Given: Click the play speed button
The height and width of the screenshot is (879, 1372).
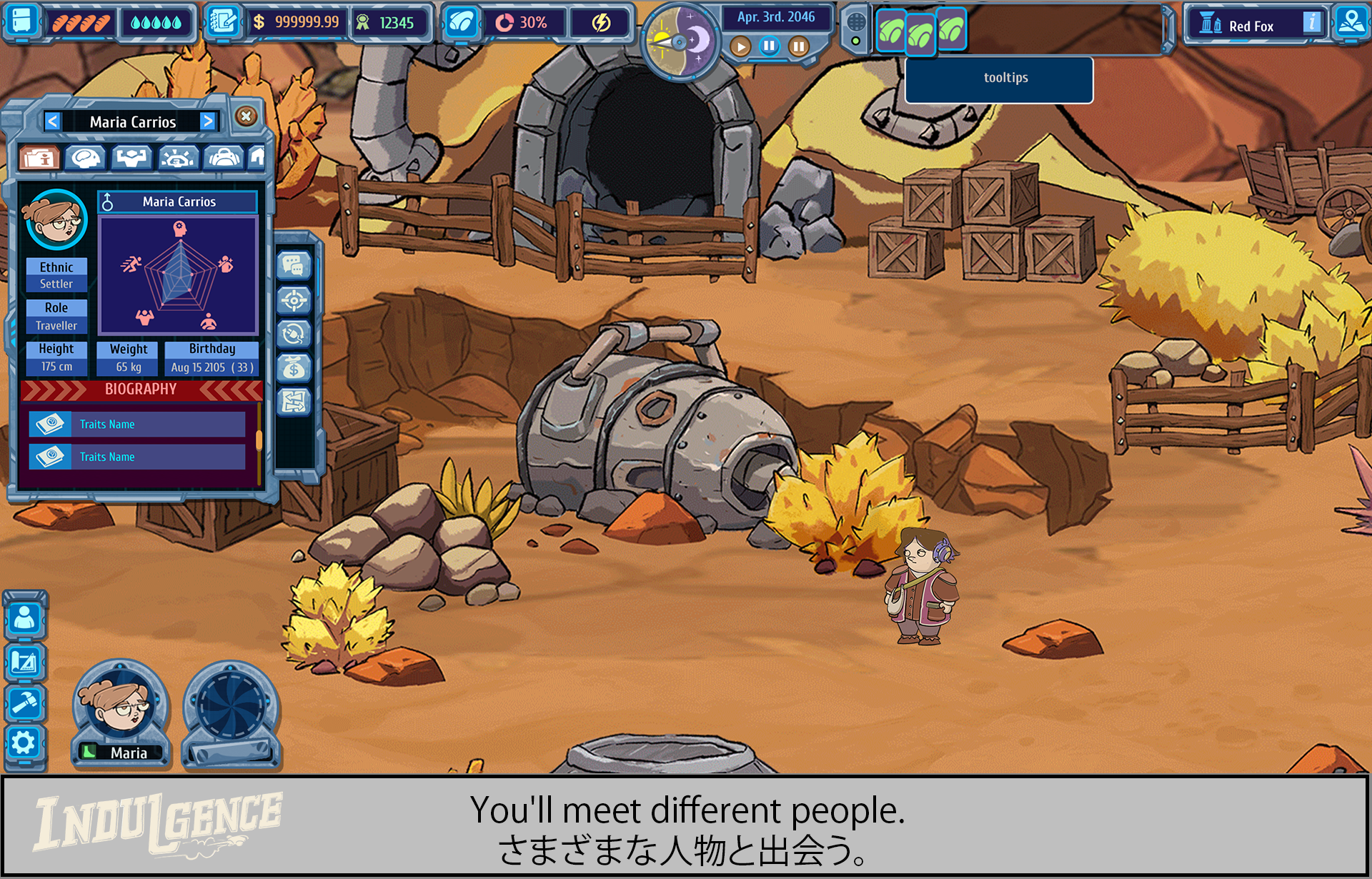Looking at the screenshot, I should [741, 47].
